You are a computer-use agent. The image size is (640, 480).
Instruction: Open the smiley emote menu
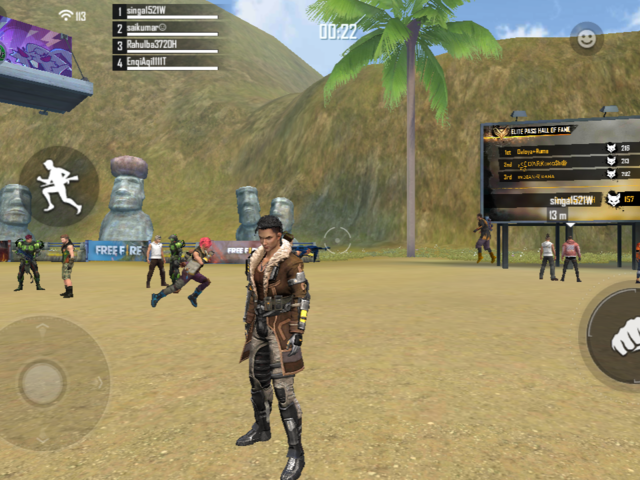586,39
